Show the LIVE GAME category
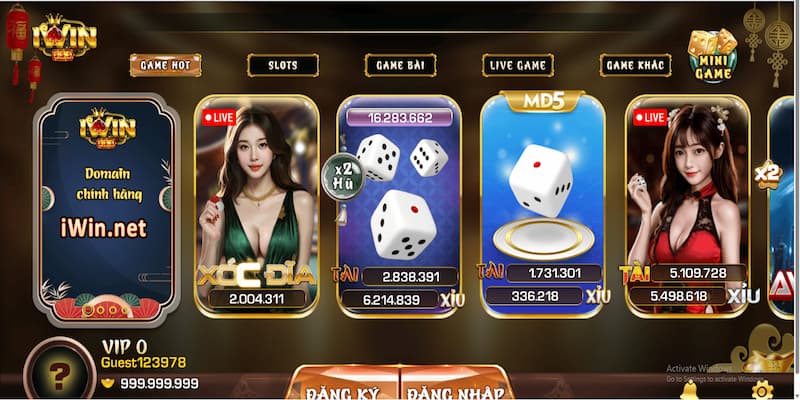Screen dimensions: 800x400 coord(518,65)
